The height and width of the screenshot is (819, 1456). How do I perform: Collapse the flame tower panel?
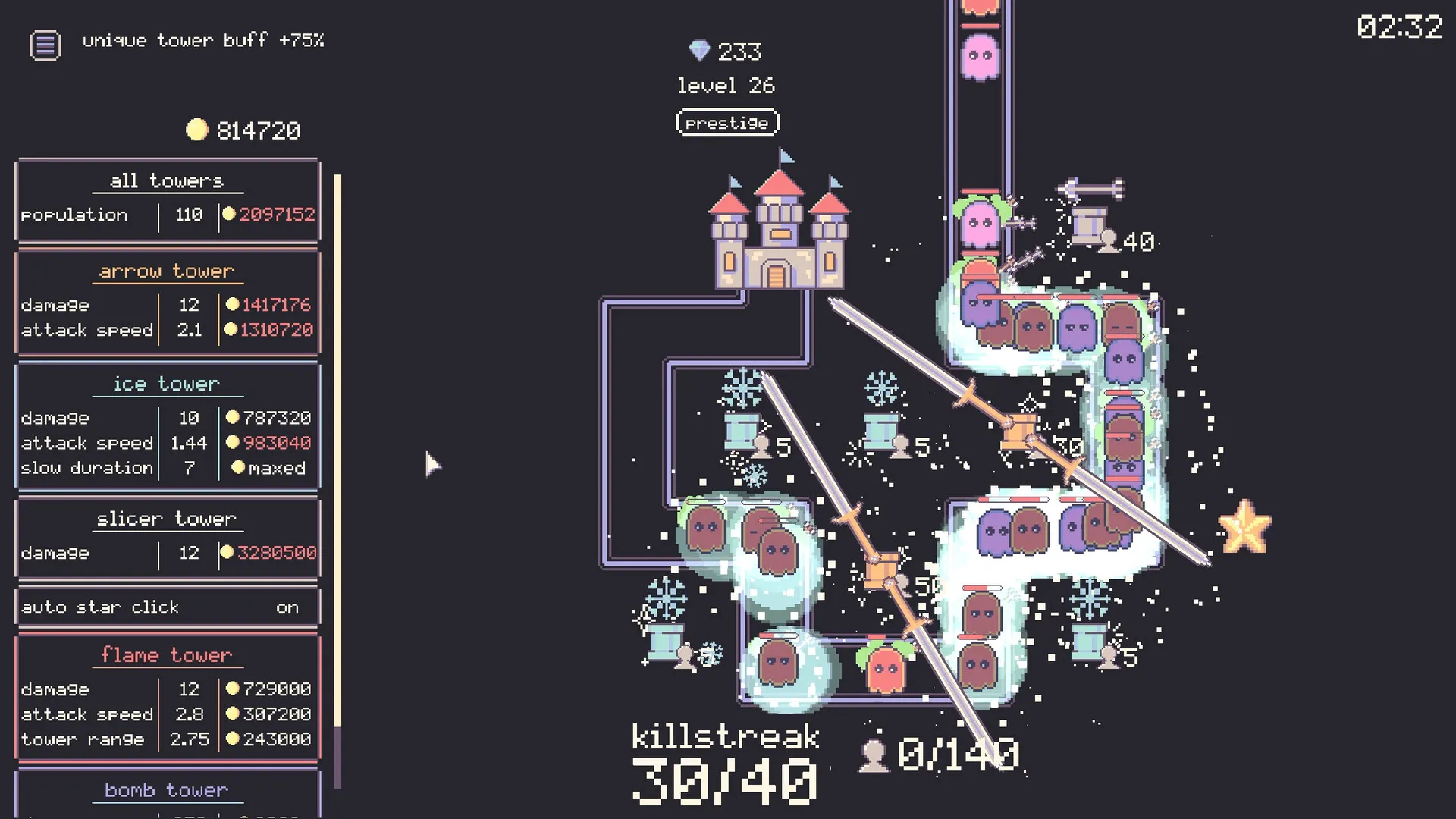pos(168,654)
